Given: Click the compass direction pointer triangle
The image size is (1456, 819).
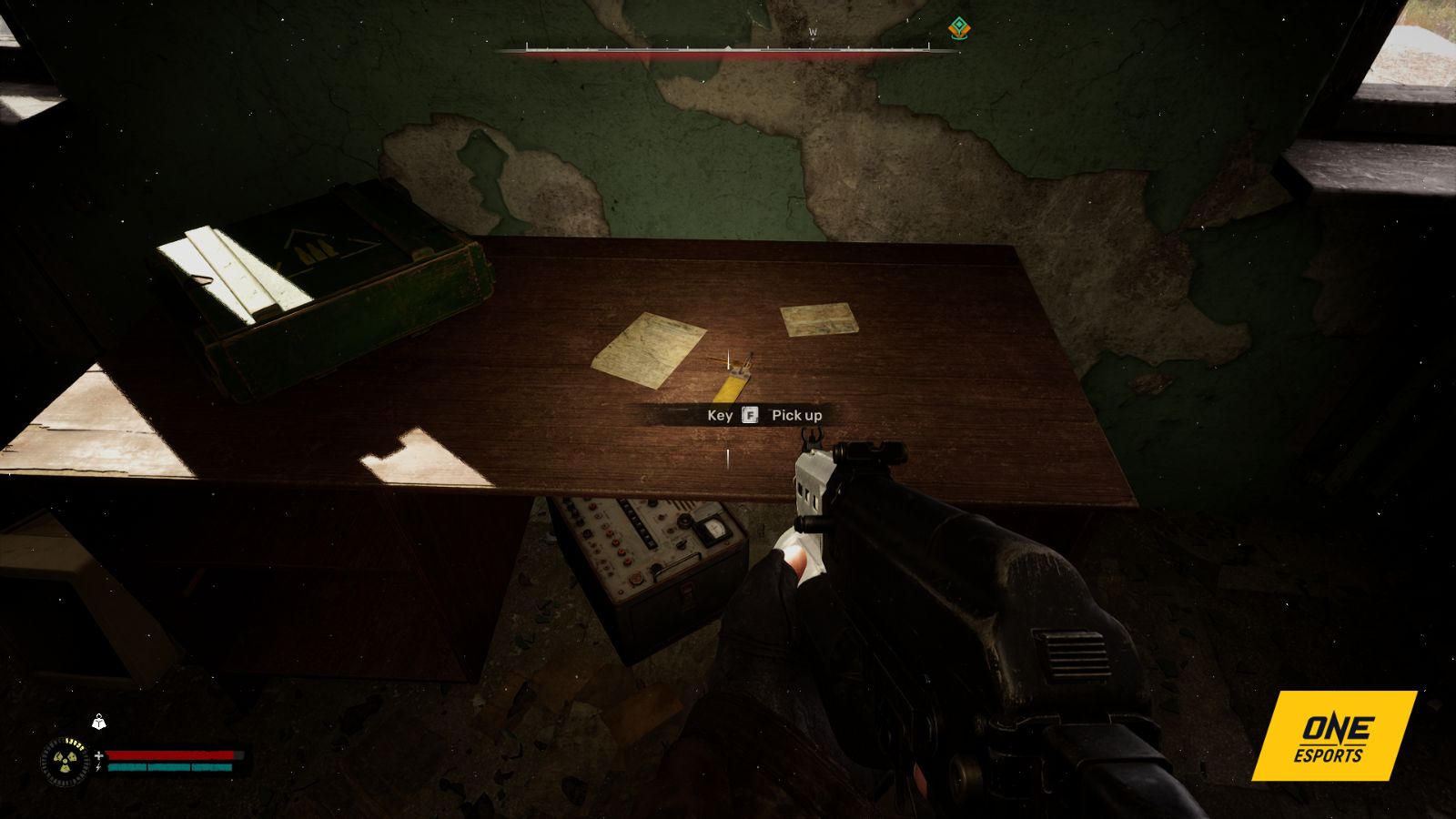Looking at the screenshot, I should click(729, 48).
